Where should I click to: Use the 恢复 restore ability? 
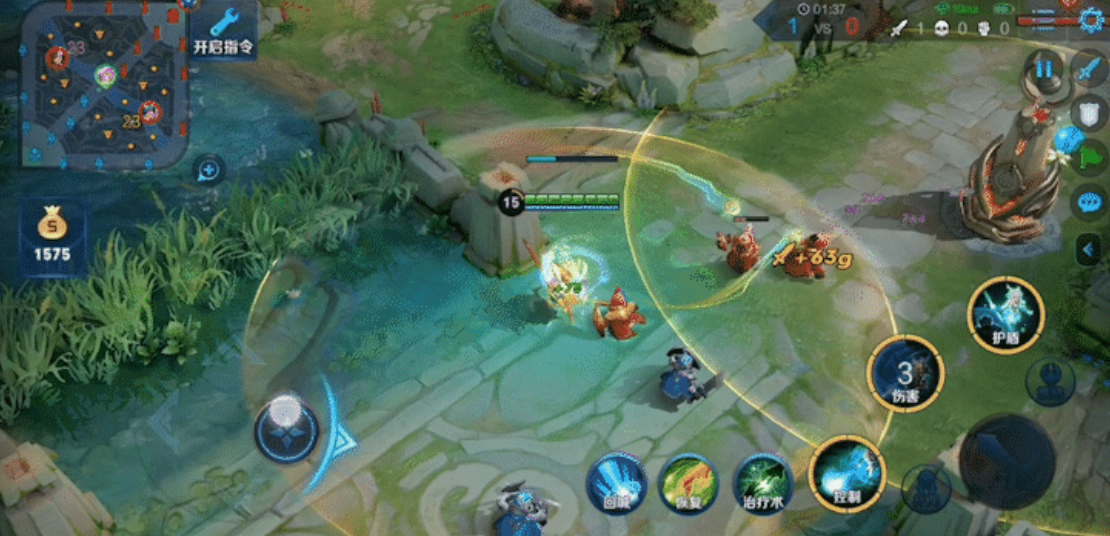(x=688, y=484)
